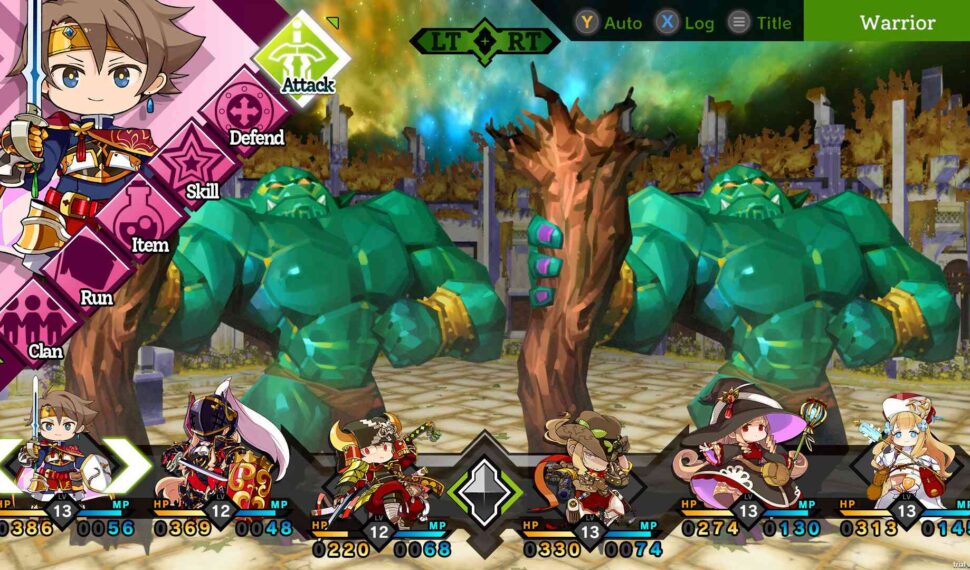Choose the Run command
The height and width of the screenshot is (570, 970).
88,276
